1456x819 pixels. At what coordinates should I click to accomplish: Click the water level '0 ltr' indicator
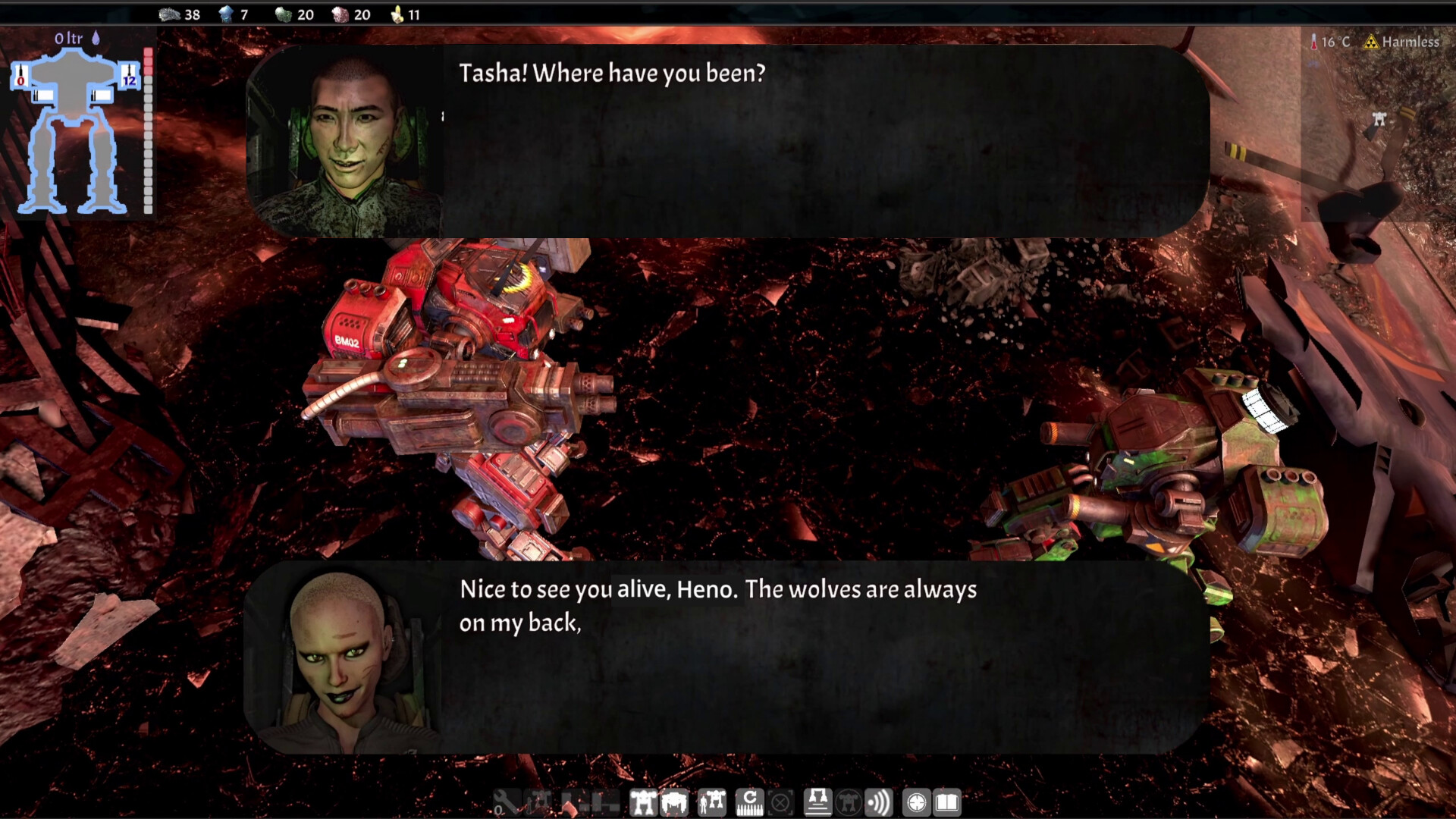pyautogui.click(x=68, y=38)
